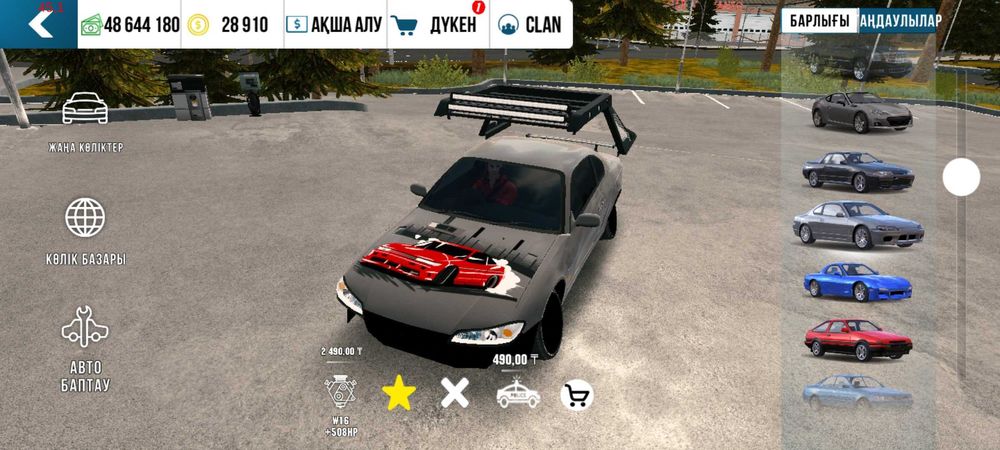Select the gray convertible roadster thumbnail
The image size is (1000, 450).
click(861, 111)
